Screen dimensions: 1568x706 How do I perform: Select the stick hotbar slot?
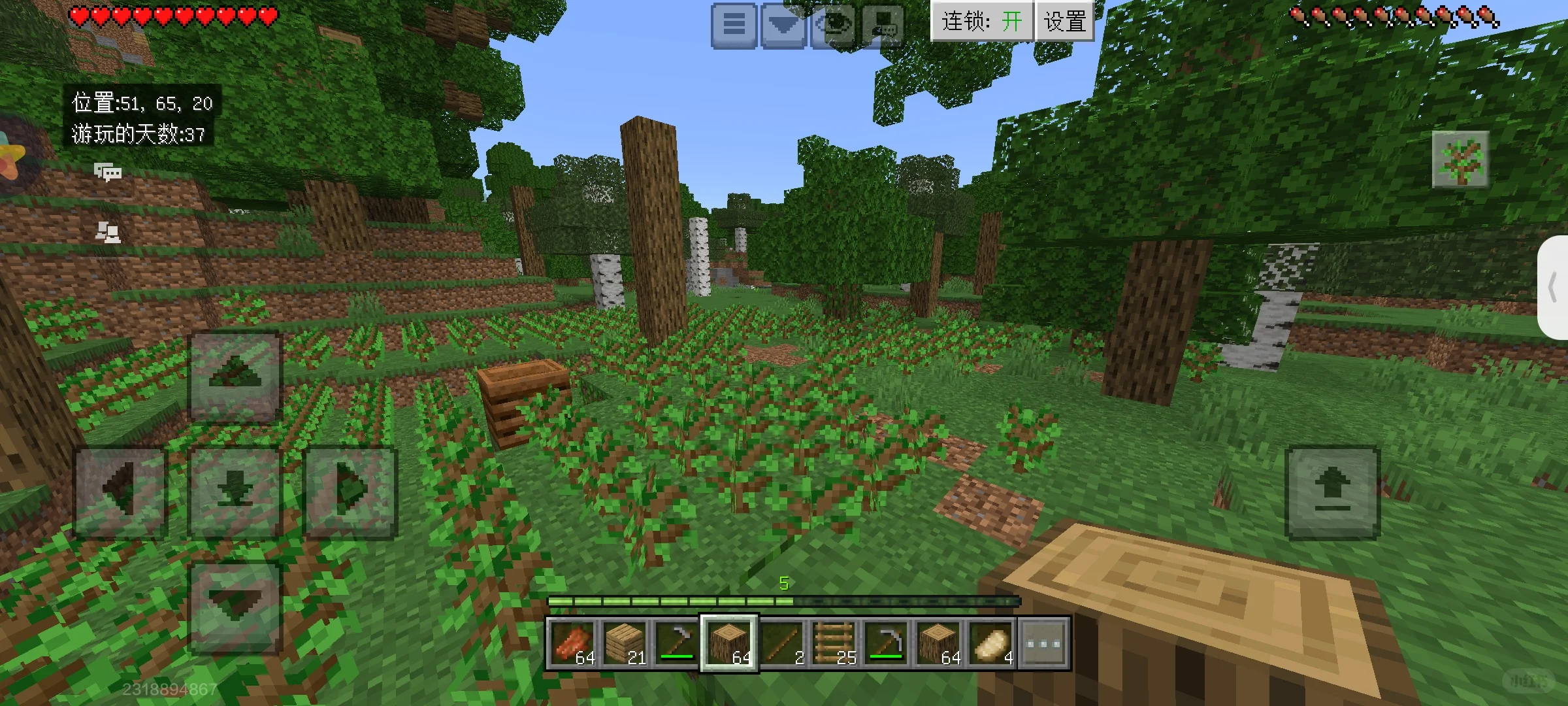click(781, 643)
